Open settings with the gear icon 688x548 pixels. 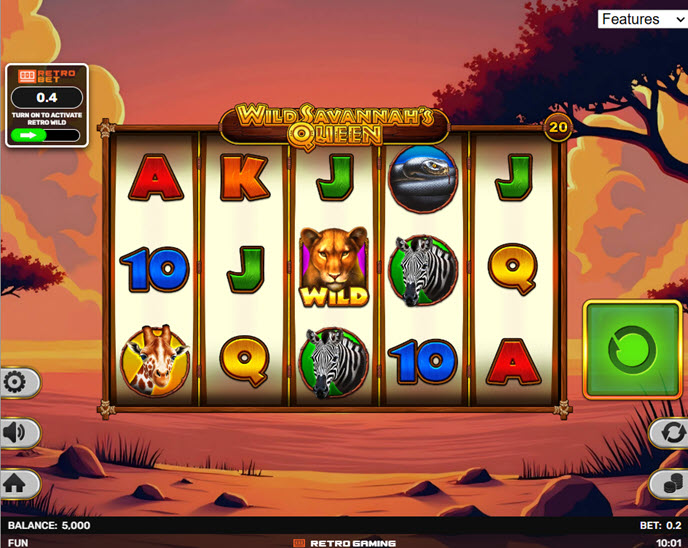(17, 382)
